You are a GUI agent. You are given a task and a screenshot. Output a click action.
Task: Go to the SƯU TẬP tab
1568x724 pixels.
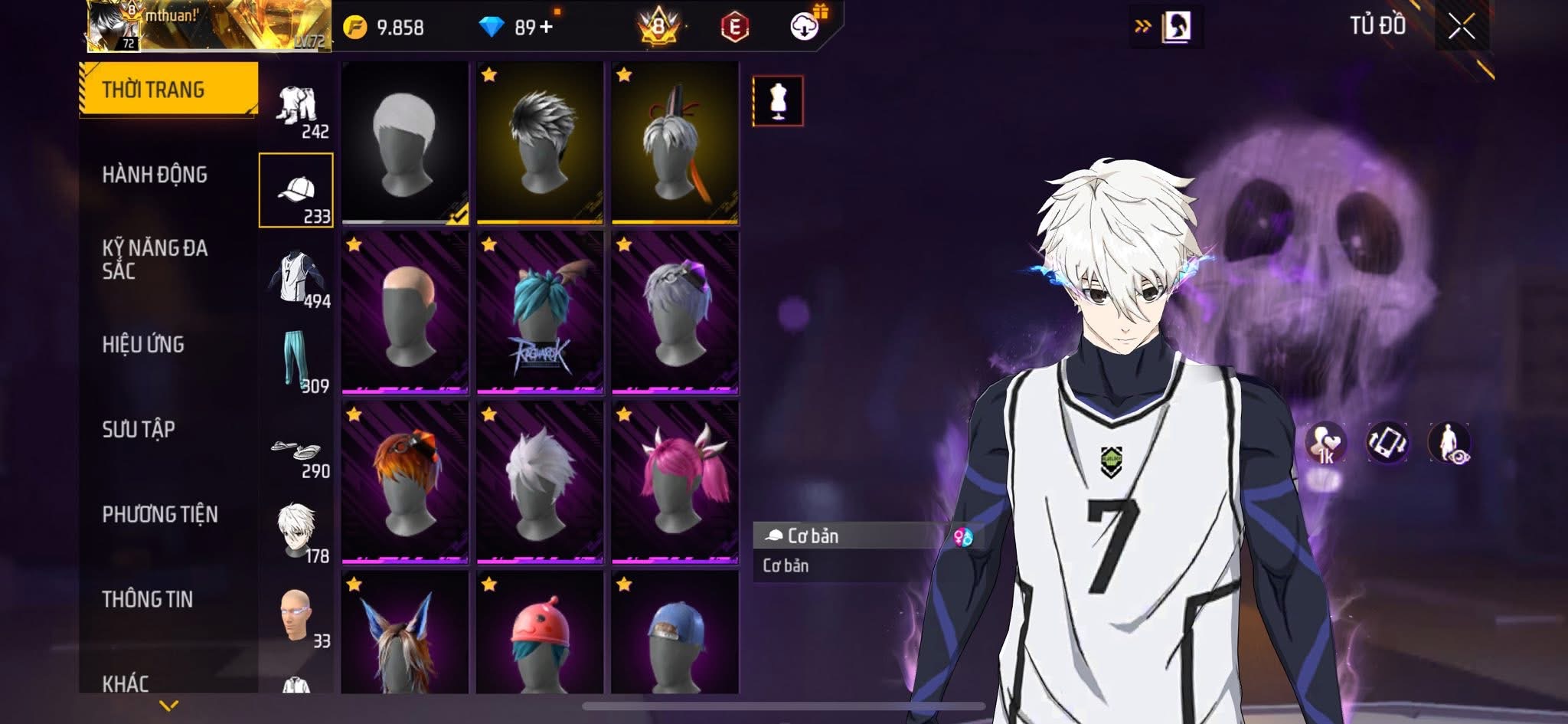click(x=139, y=429)
